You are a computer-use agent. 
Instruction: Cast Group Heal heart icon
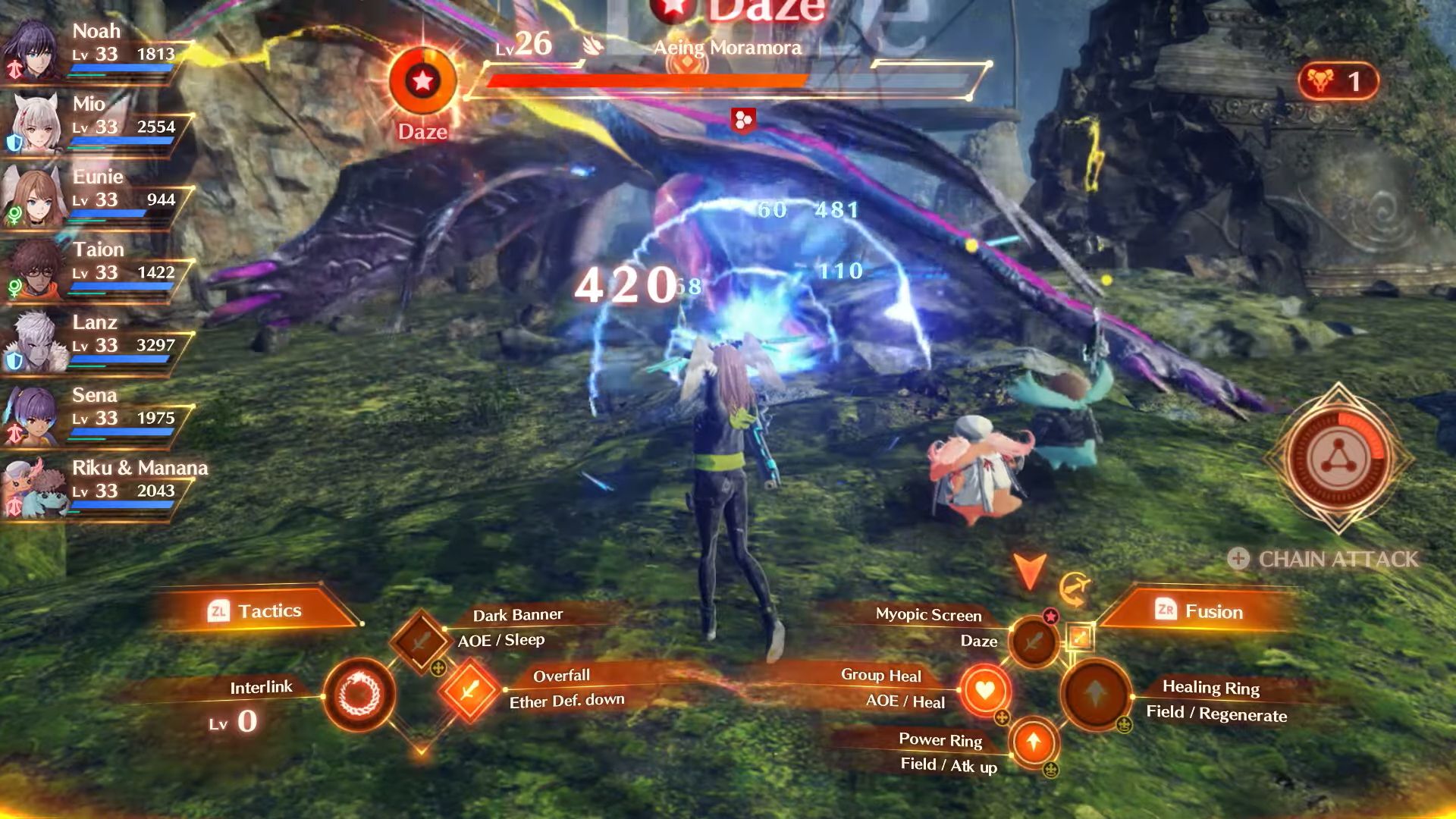[984, 690]
